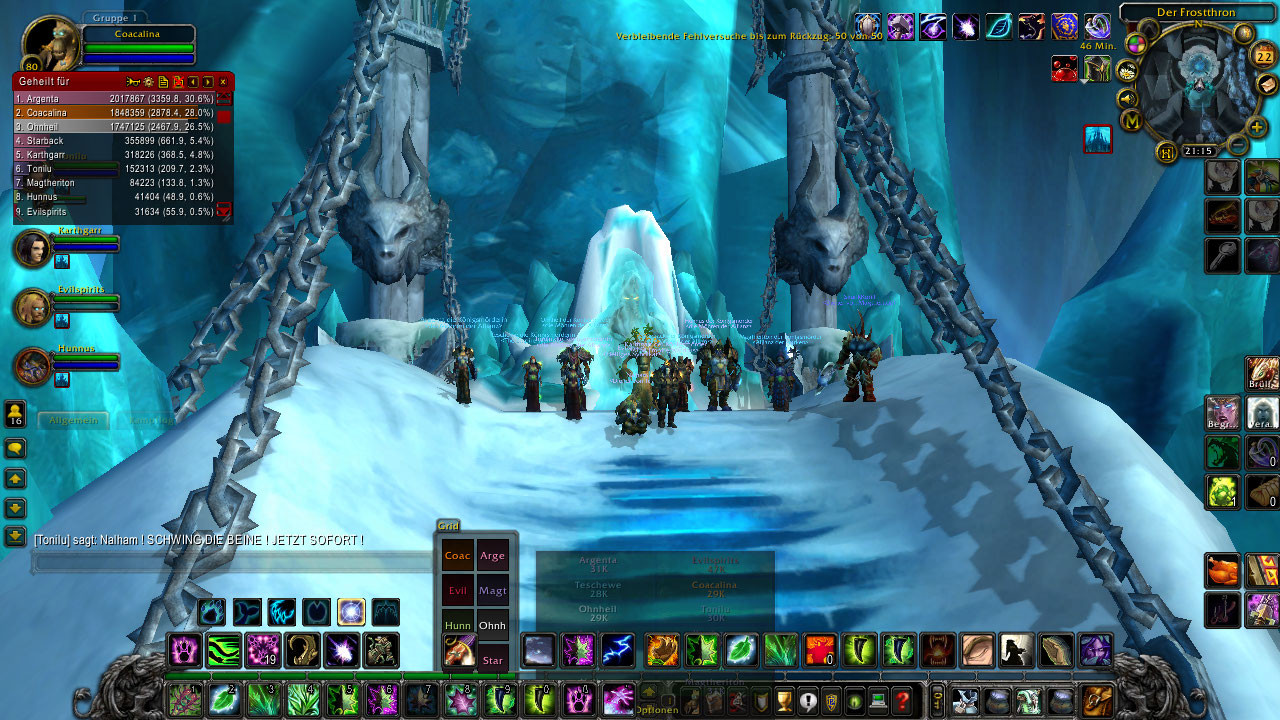
Task: Close the Geheilt für healing meter window
Action: point(223,81)
